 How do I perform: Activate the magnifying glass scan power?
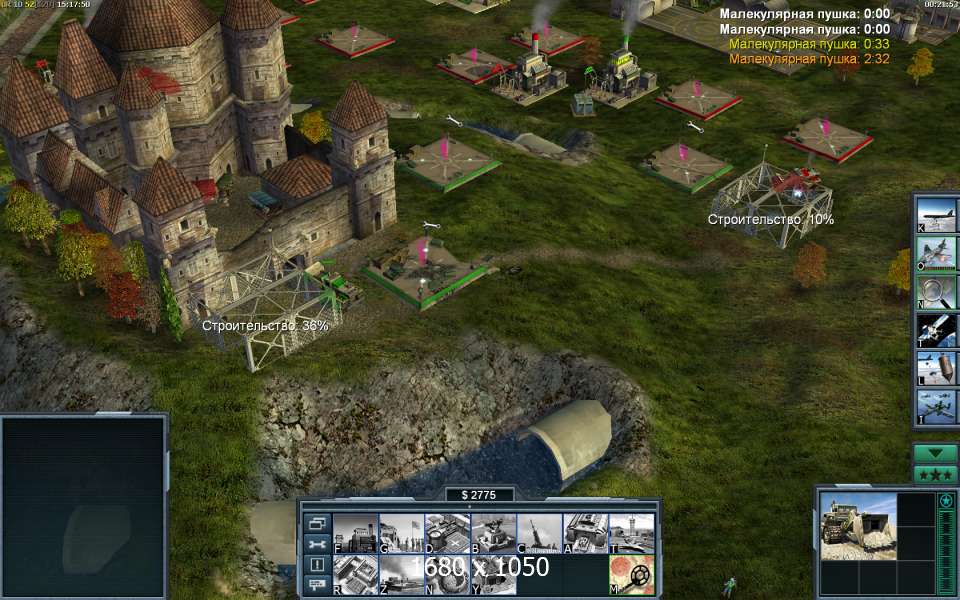(x=936, y=292)
